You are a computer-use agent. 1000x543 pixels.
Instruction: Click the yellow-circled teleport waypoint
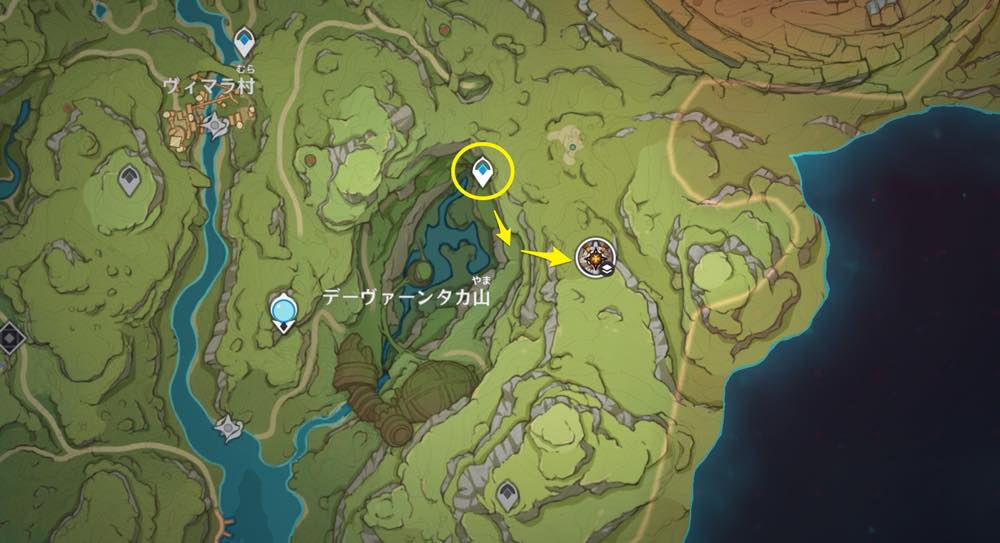click(x=483, y=173)
